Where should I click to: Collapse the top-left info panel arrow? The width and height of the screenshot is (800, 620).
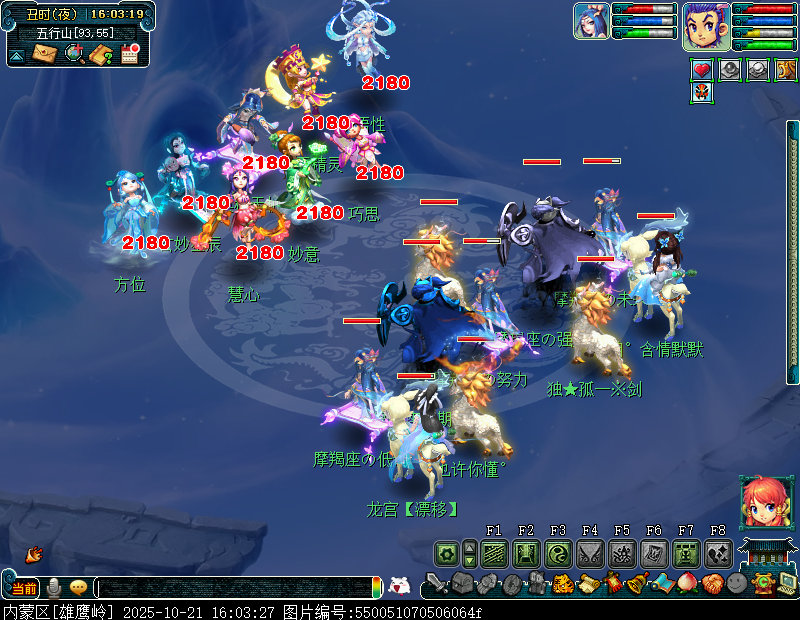(x=17, y=56)
